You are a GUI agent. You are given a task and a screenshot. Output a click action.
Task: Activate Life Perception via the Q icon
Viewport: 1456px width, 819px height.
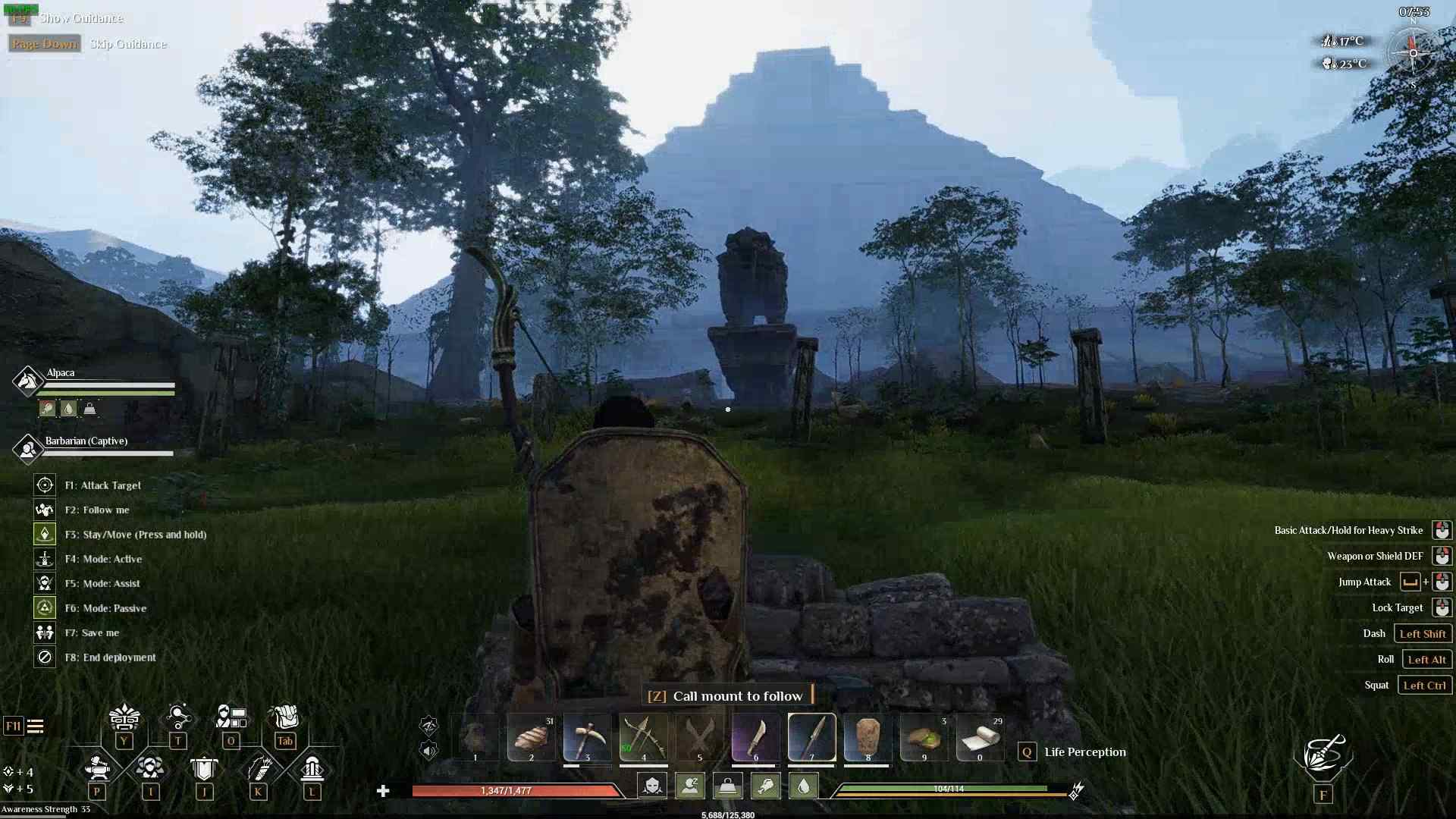click(1028, 752)
